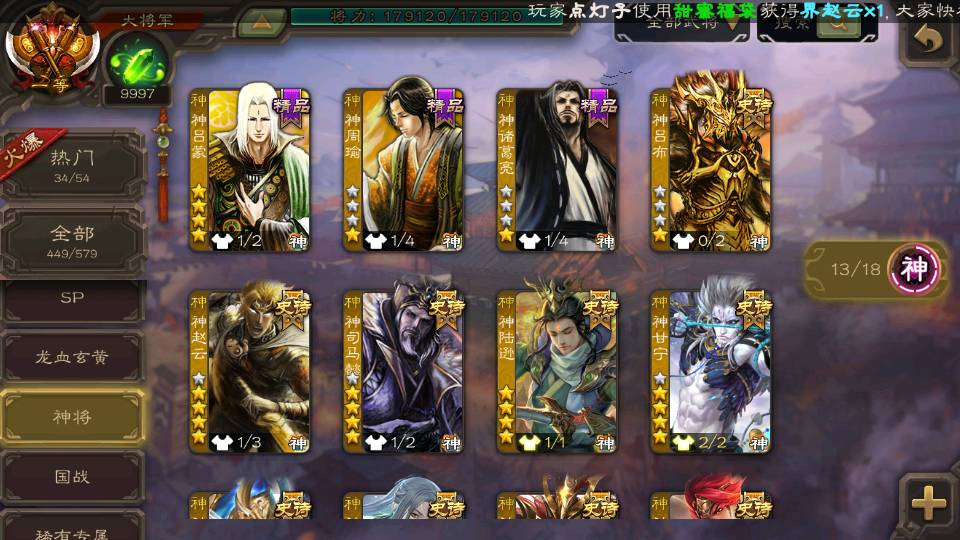The image size is (960, 540).
Task: Click the green jade currency icon
Action: click(137, 62)
